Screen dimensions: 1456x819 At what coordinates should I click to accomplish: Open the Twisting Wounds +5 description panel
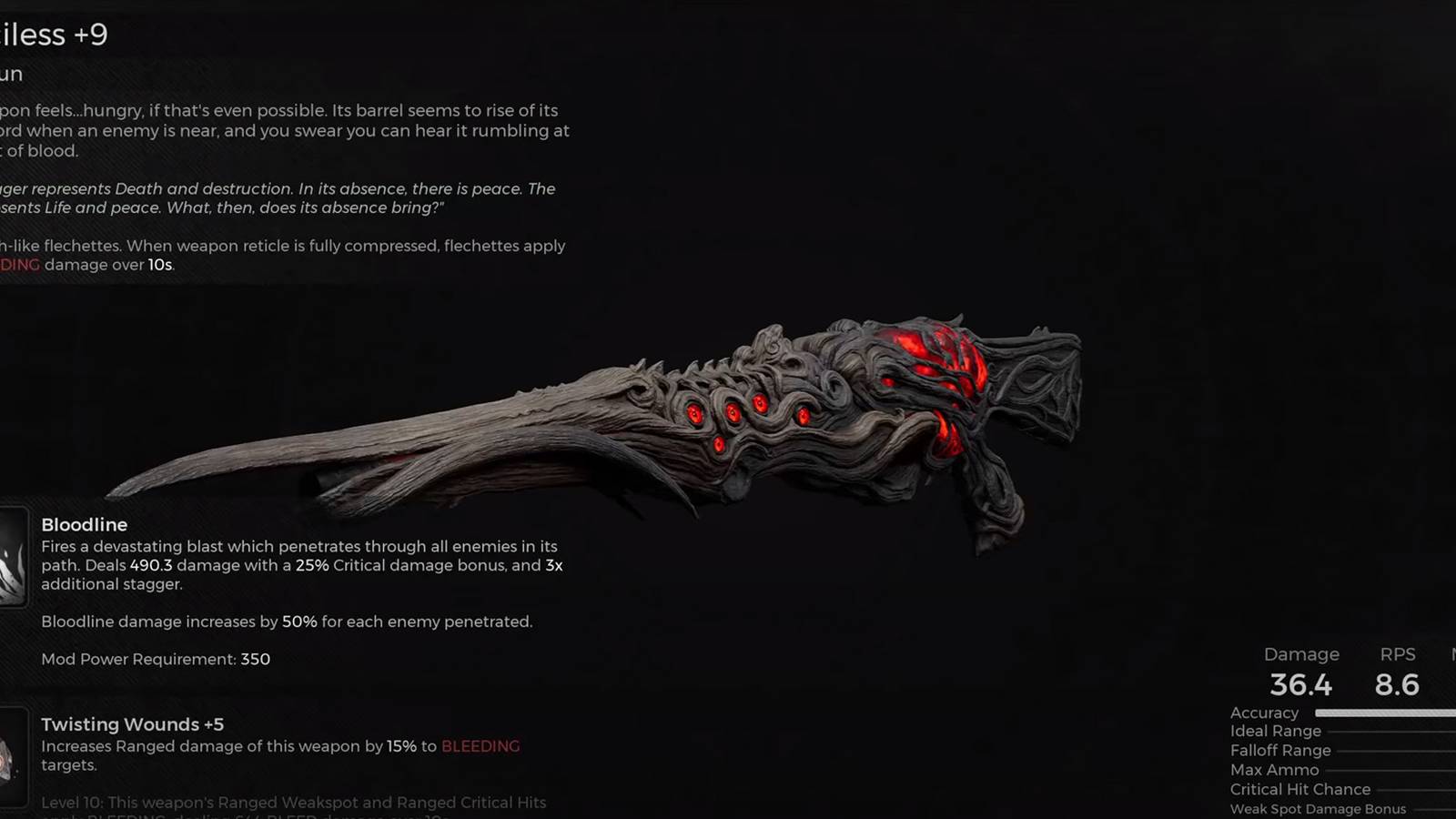coord(273,744)
